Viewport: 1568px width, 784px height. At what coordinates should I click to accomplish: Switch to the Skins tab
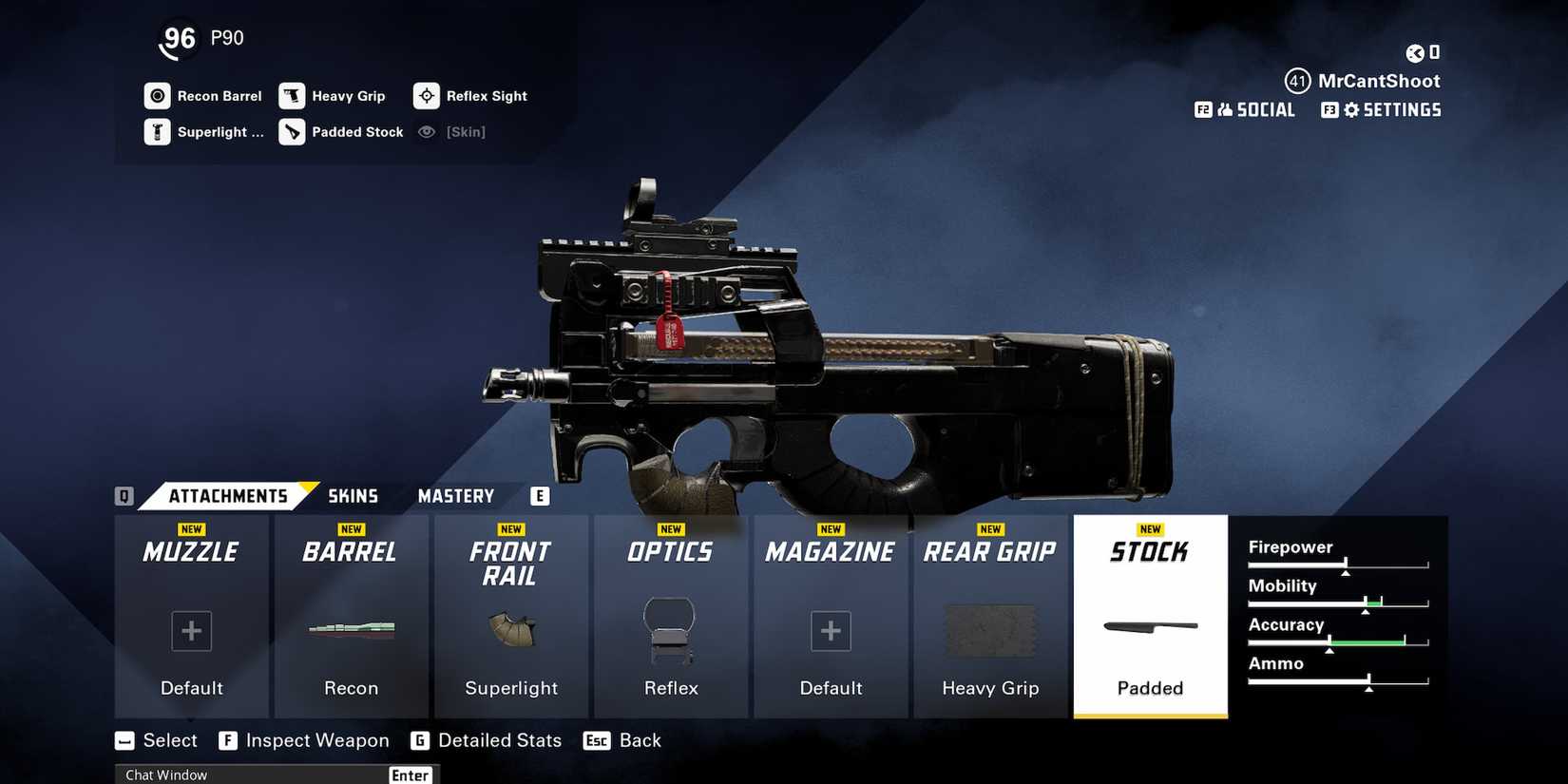(353, 495)
